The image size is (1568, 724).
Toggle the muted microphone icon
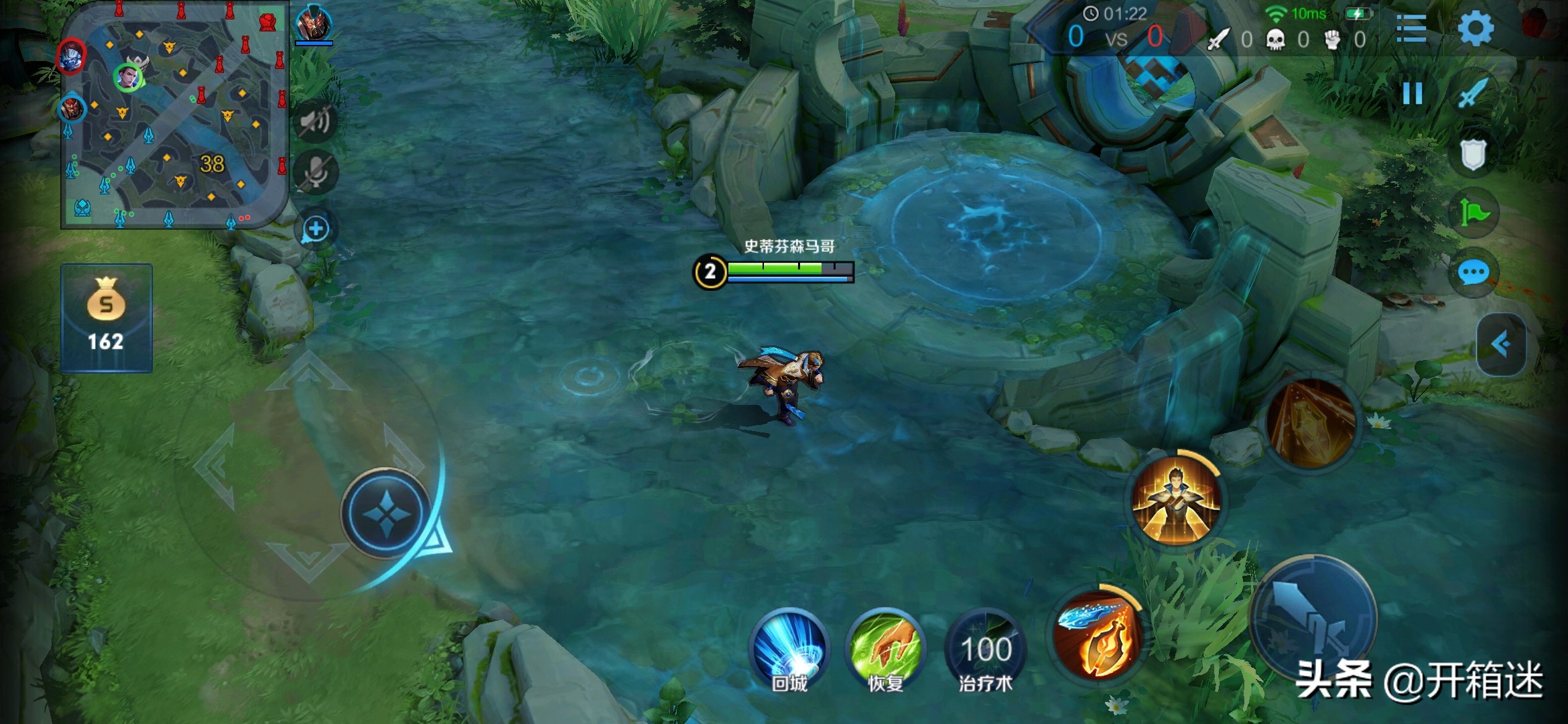[315, 173]
